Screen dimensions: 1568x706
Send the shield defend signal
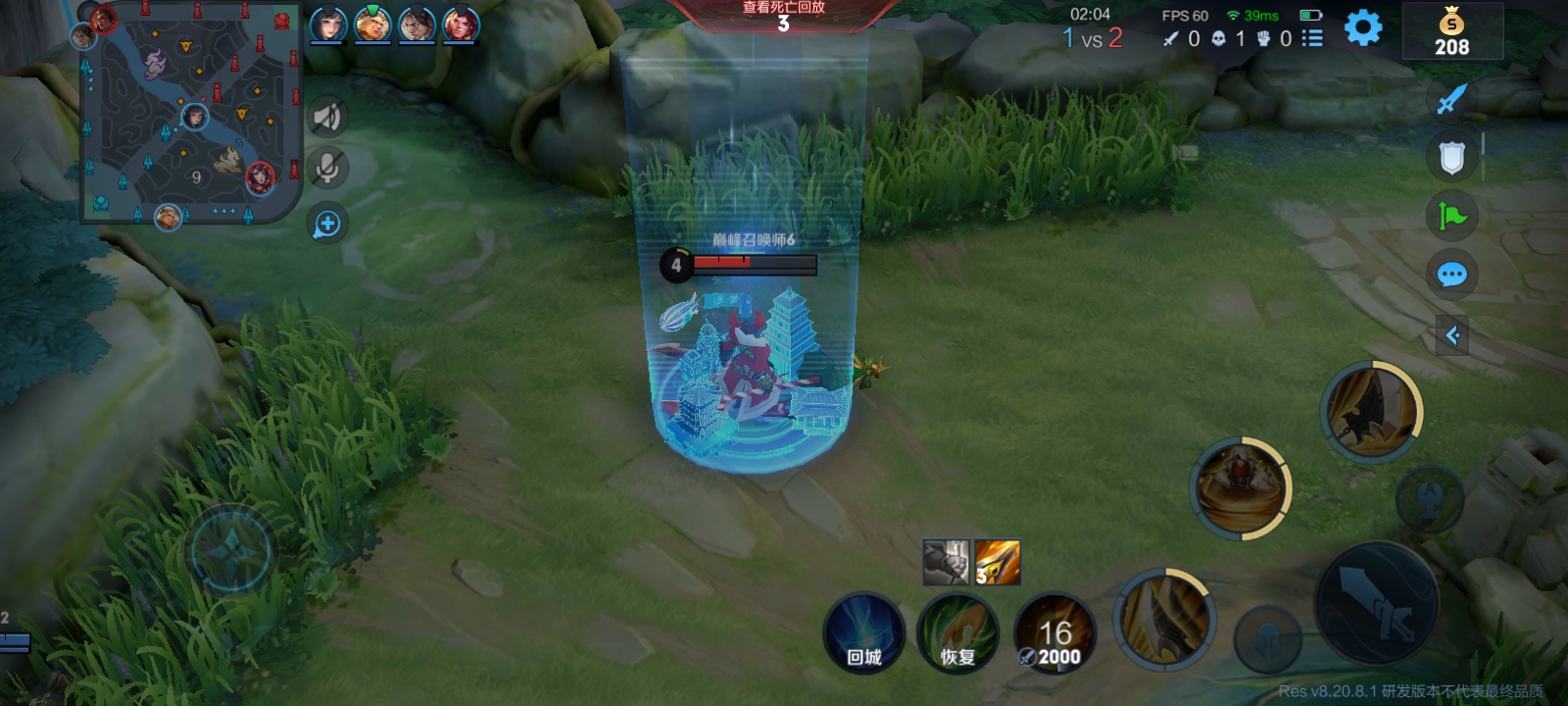coord(1451,157)
